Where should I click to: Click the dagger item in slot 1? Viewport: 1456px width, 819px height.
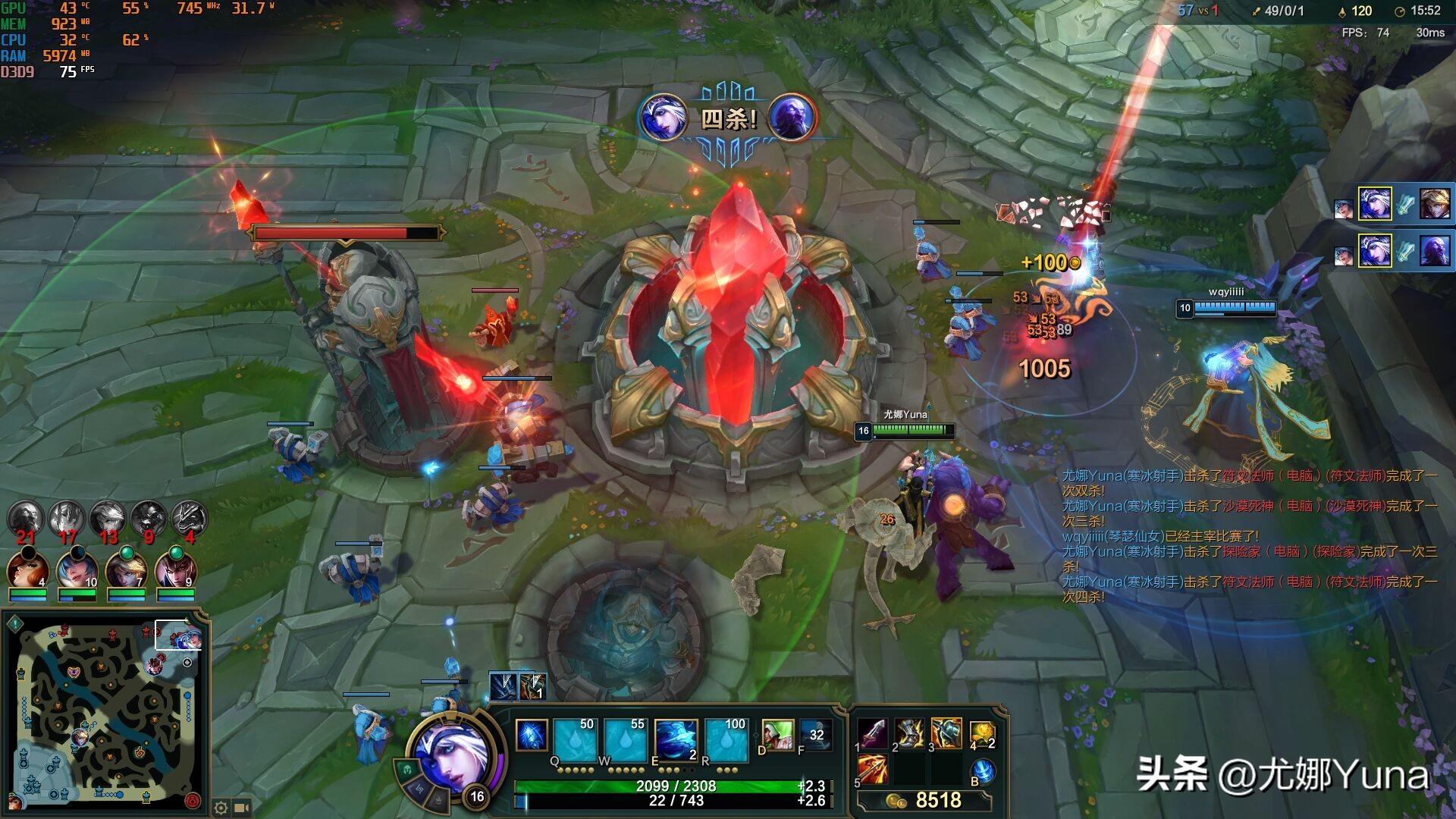click(874, 734)
